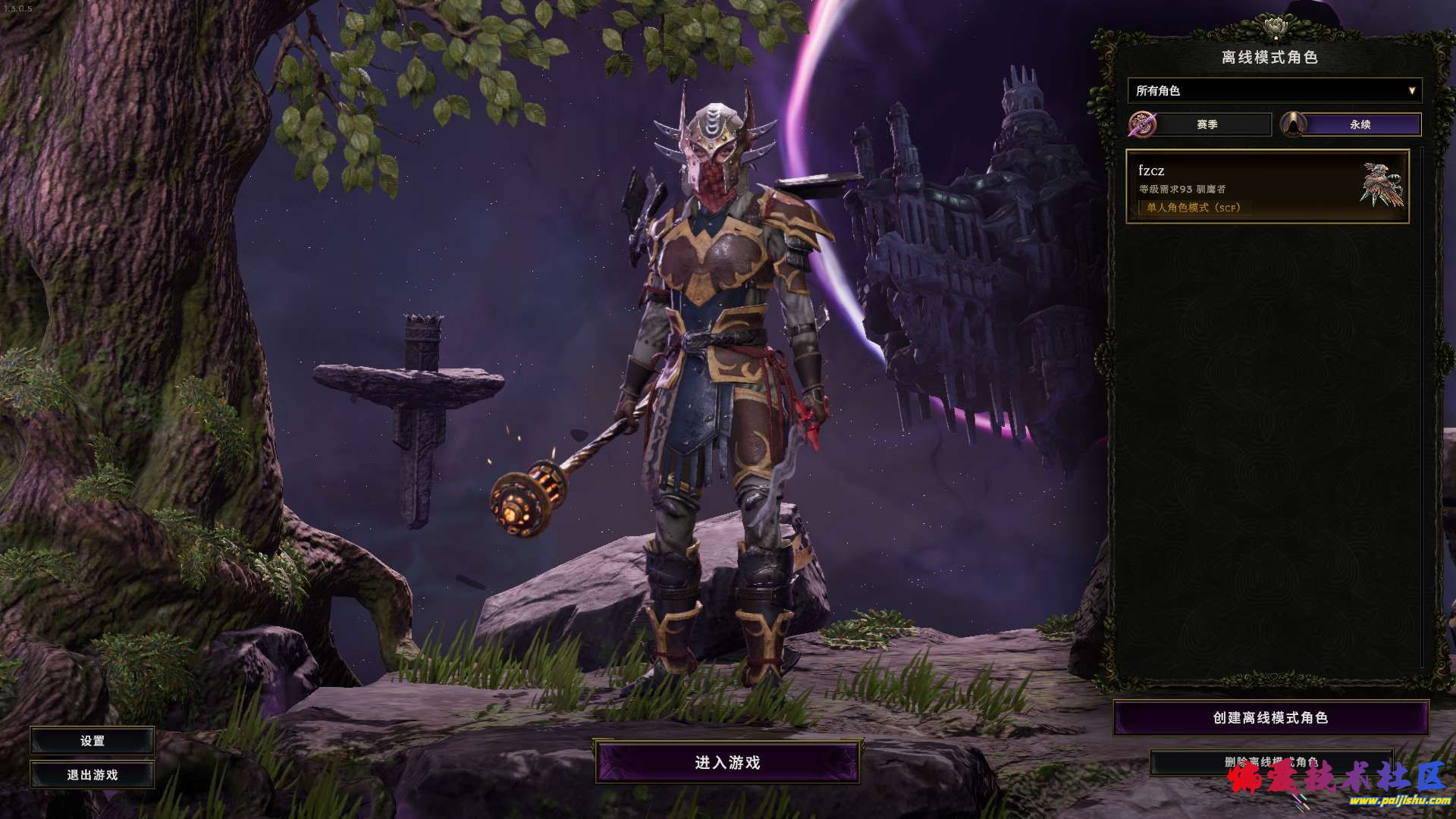
Task: Click 退出游戏 to quit the game
Action: tap(93, 775)
